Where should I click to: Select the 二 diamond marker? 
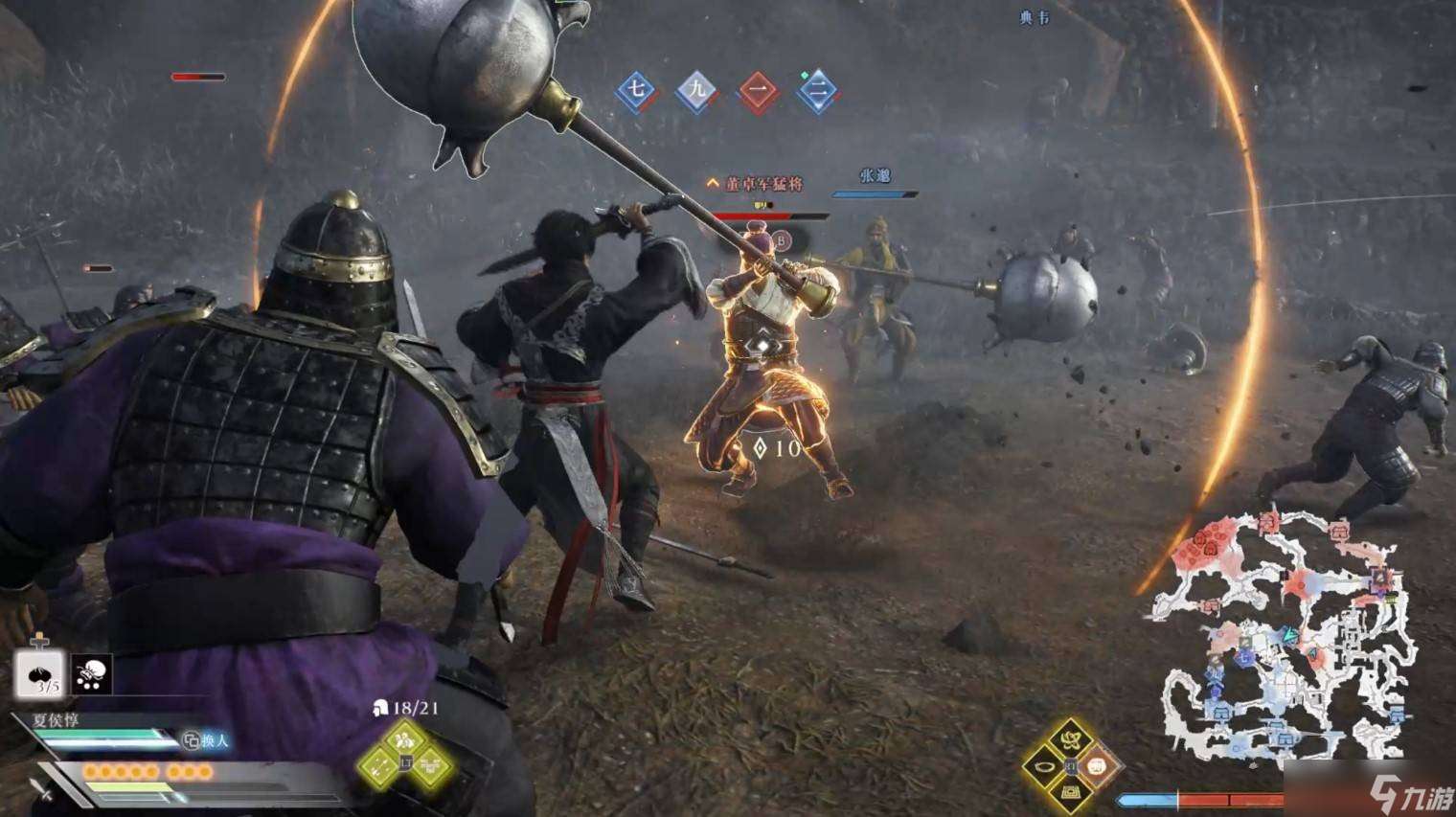point(818,93)
